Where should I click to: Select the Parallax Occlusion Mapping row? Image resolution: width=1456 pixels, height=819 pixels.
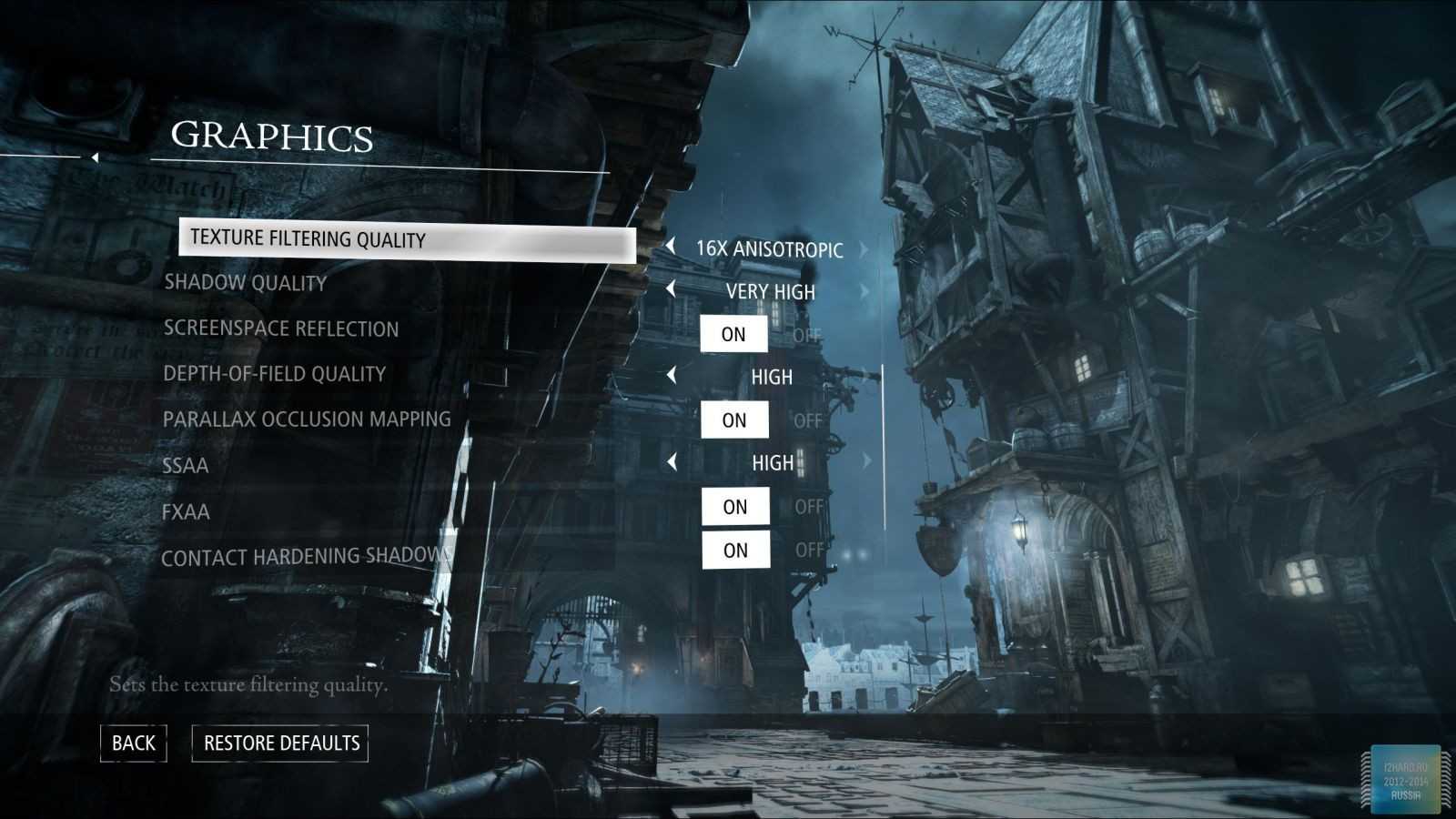tap(307, 420)
